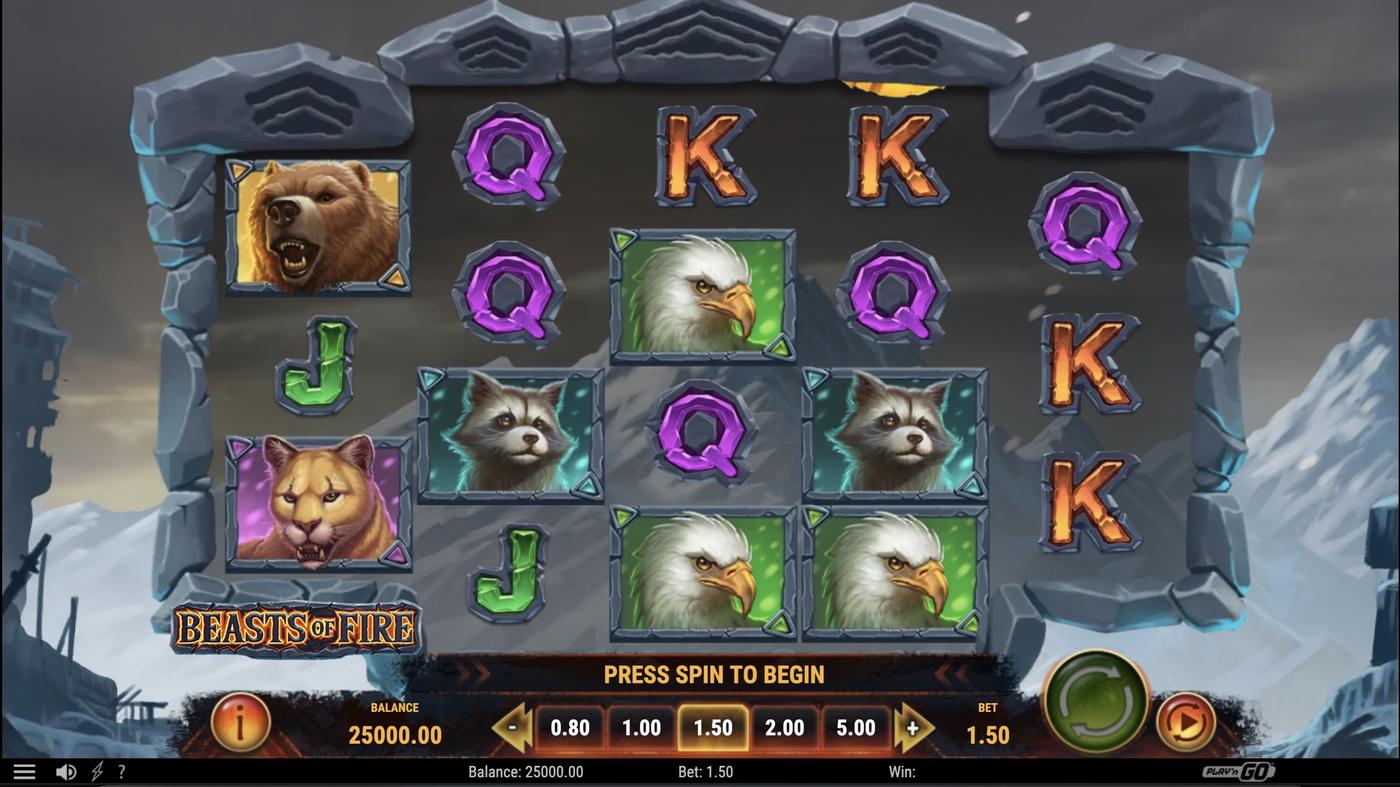Toggle turbo spin with the lightning icon
Image resolution: width=1400 pixels, height=787 pixels.
(95, 770)
